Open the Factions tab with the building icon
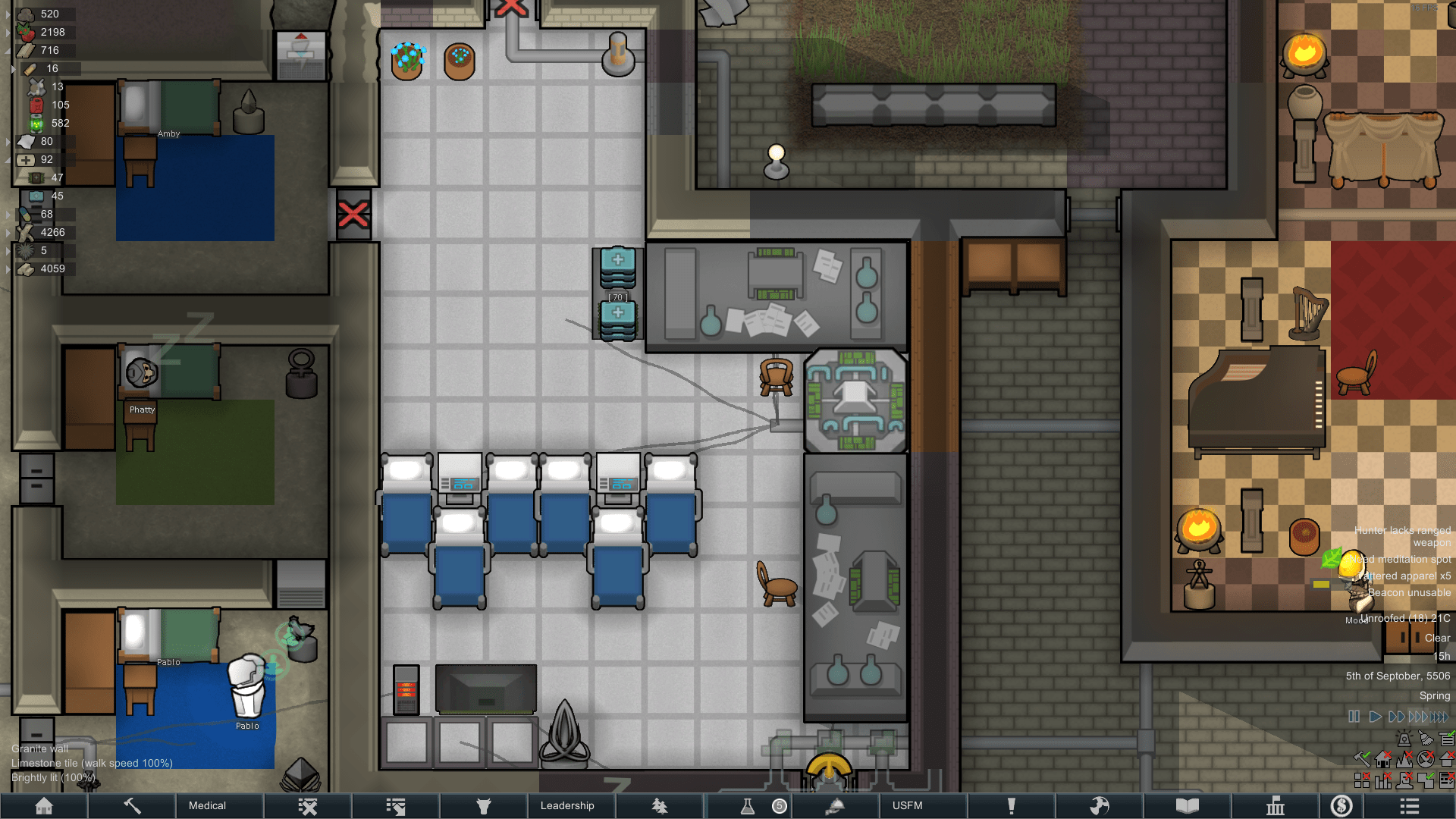The height and width of the screenshot is (819, 1456). tap(1276, 805)
